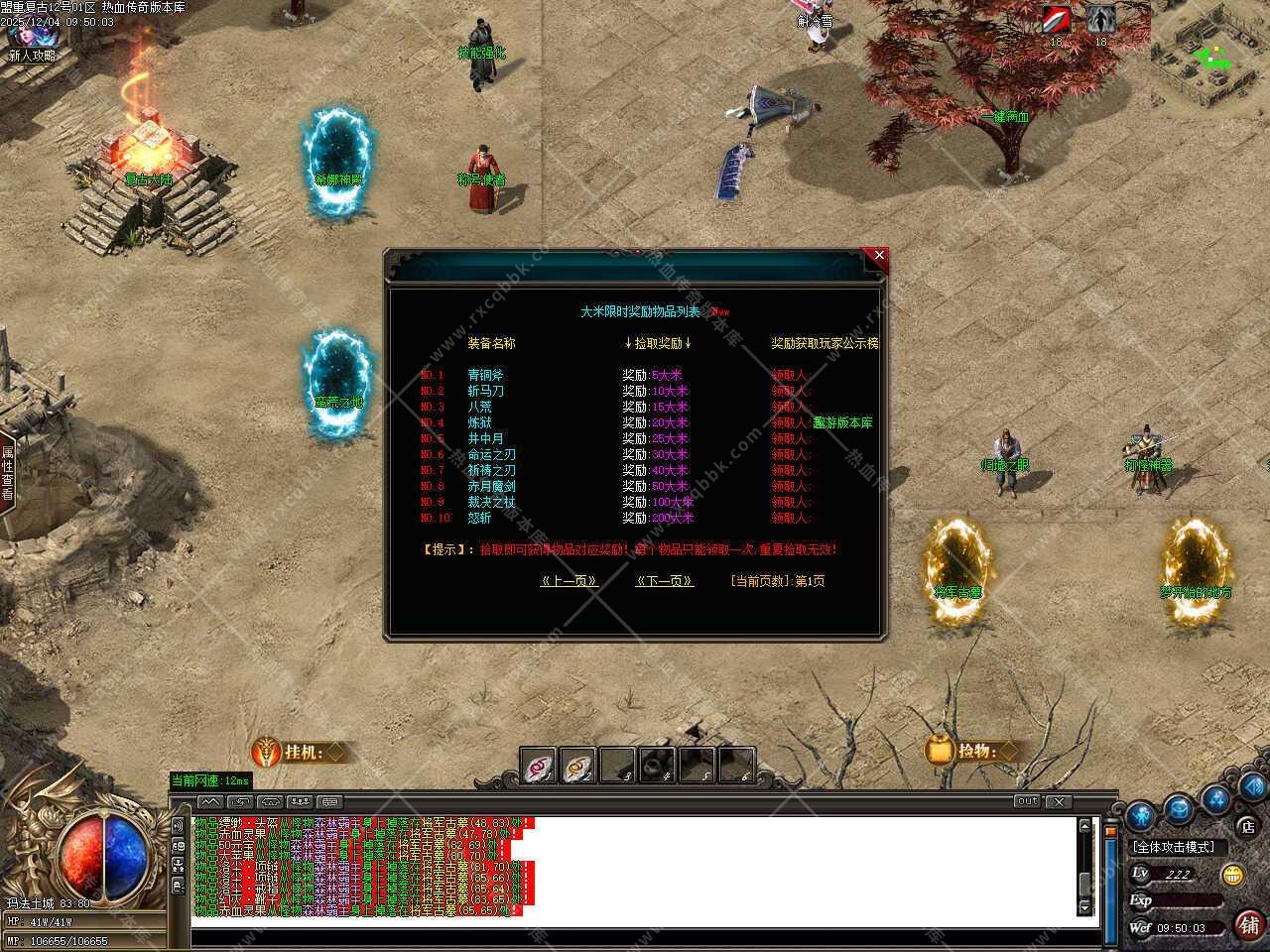
Task: Click the shadow figure buff icon
Action: click(1100, 20)
